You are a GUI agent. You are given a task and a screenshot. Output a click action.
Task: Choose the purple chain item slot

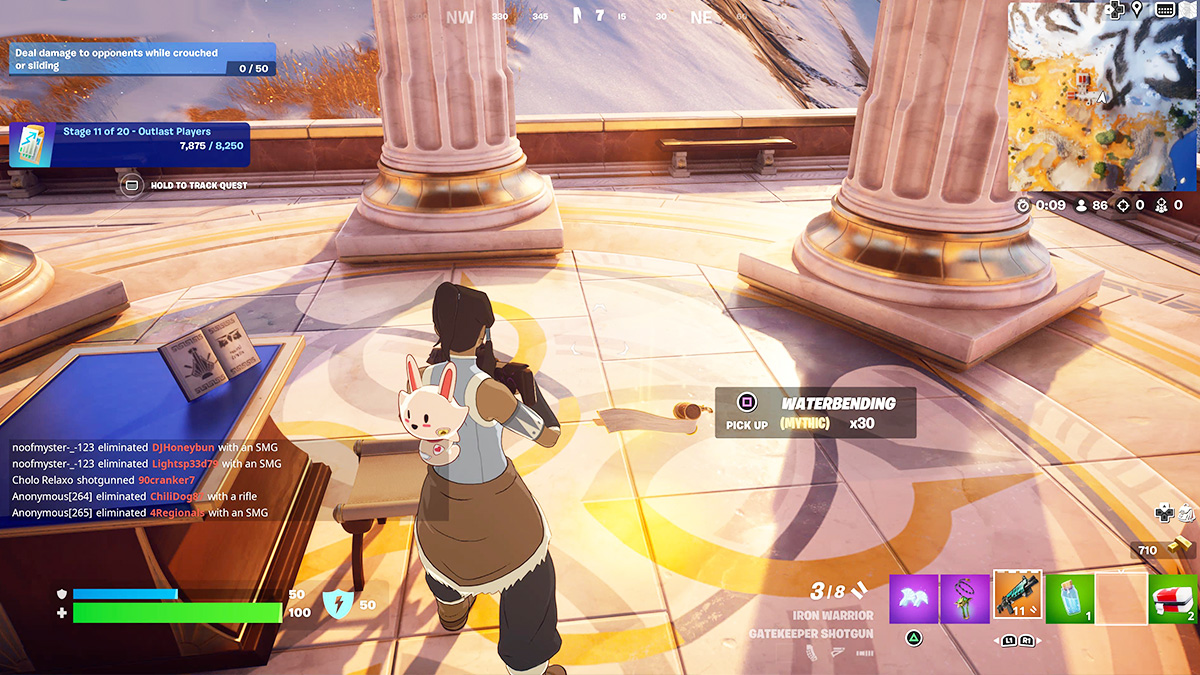click(x=965, y=599)
